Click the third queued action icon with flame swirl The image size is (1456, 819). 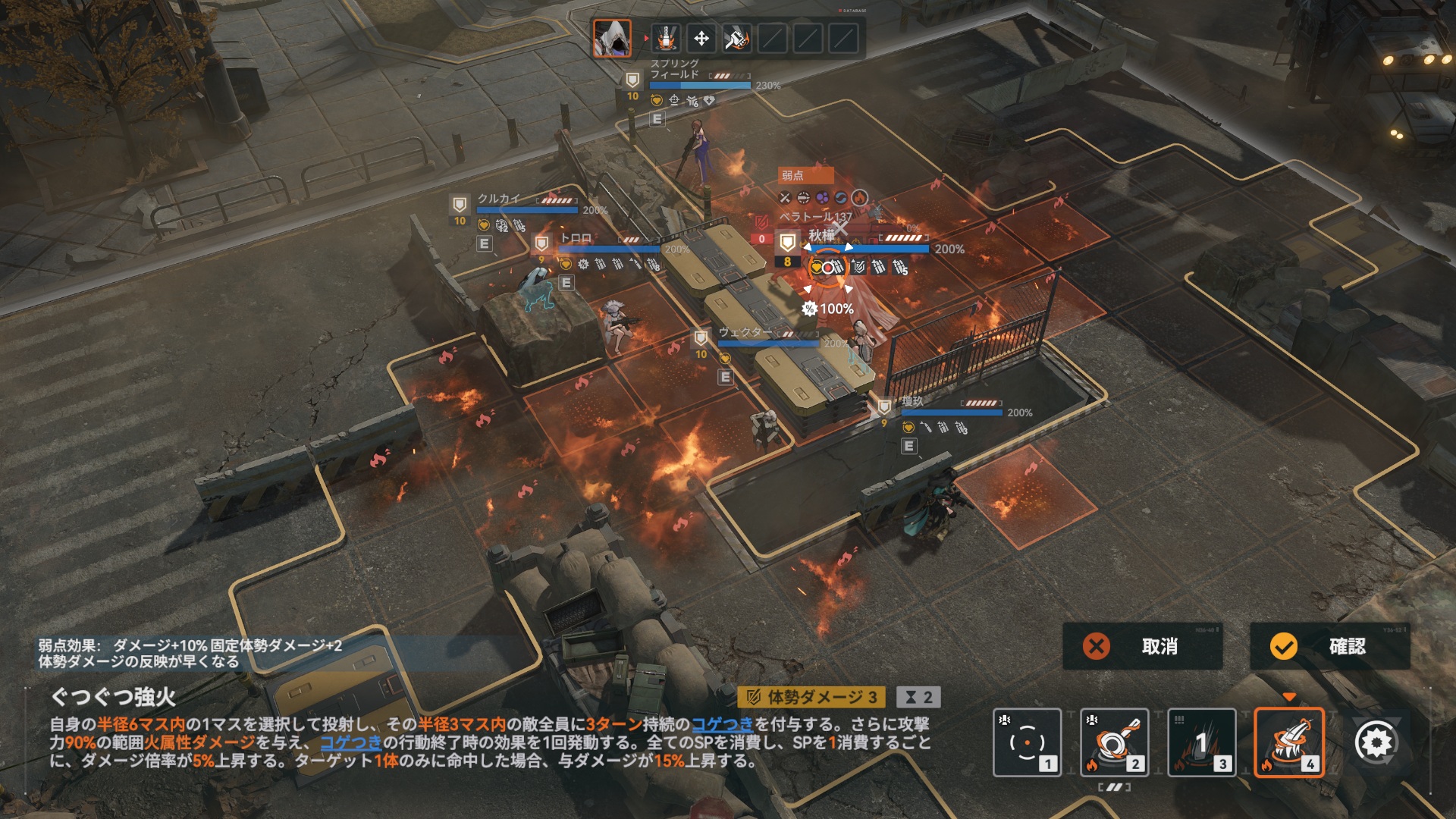[x=736, y=38]
